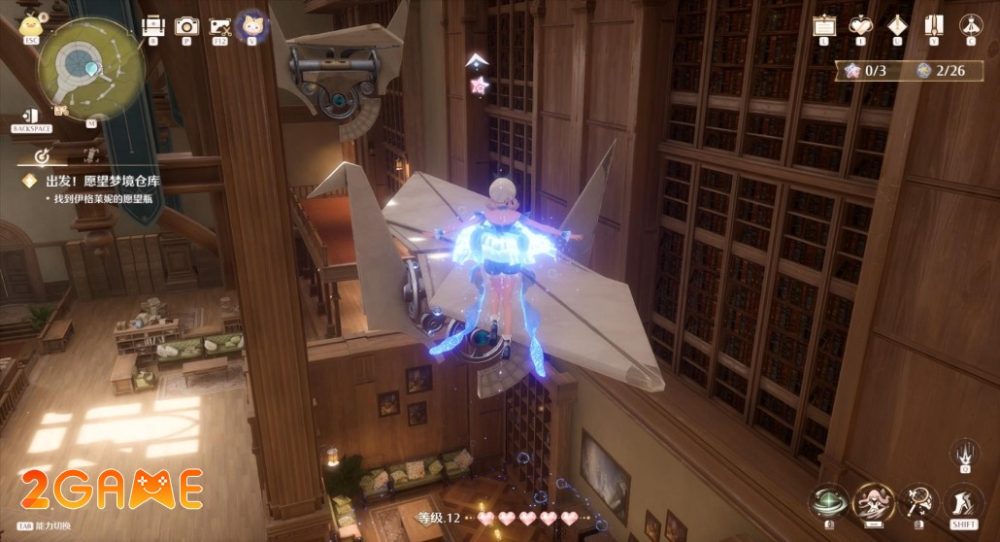Click the screenshot capture icon
The image size is (1000, 542).
219,26
